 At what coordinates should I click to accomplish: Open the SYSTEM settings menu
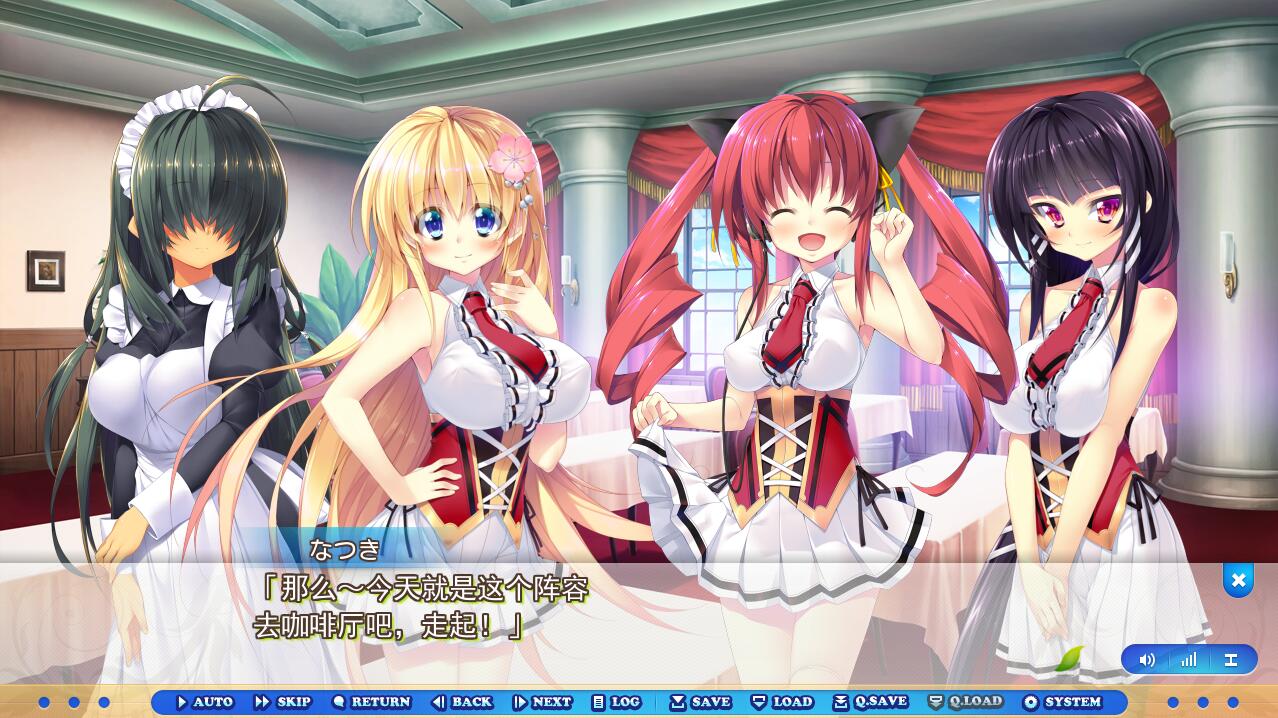1062,702
